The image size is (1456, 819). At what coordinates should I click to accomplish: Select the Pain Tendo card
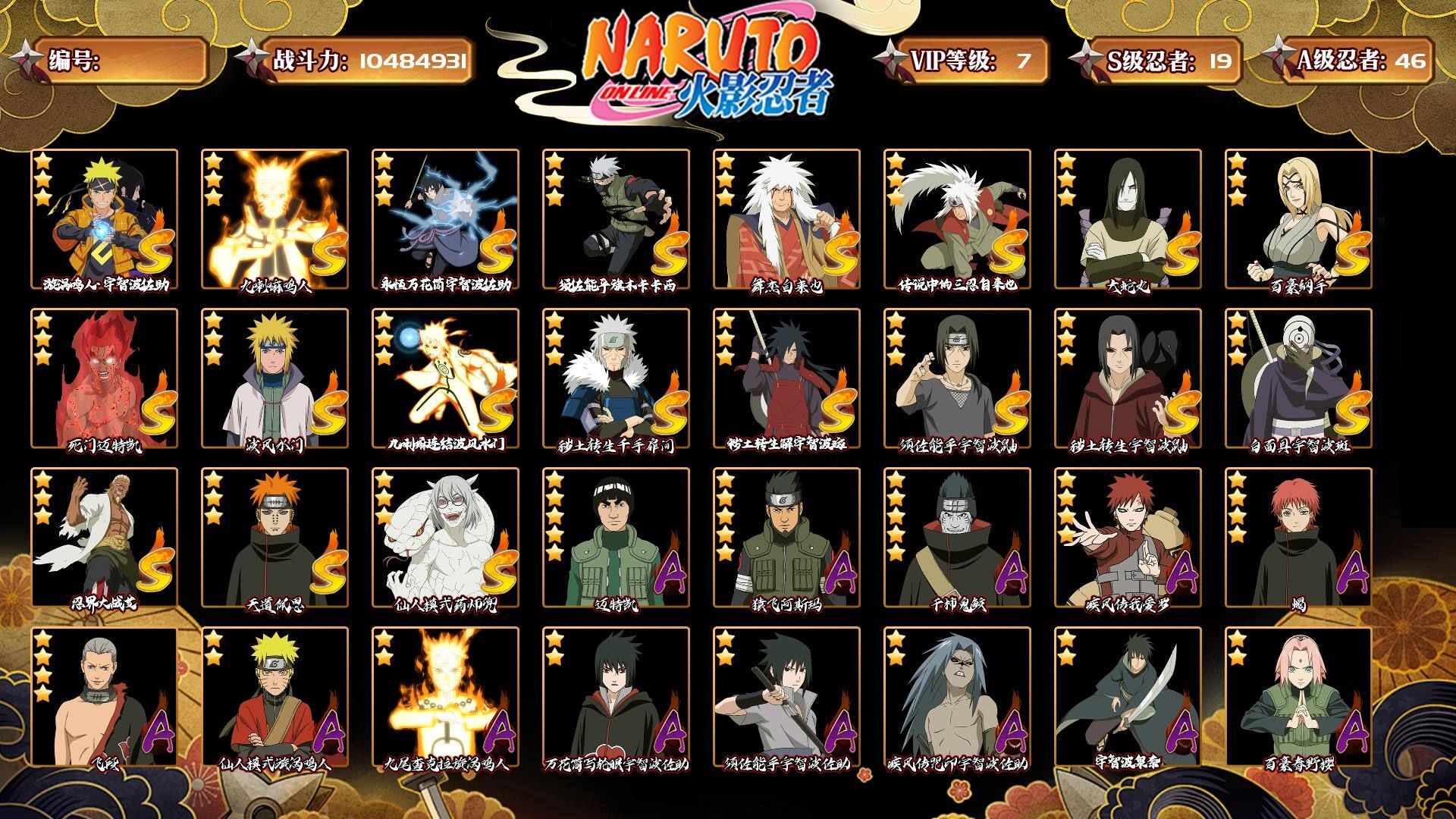(x=275, y=538)
